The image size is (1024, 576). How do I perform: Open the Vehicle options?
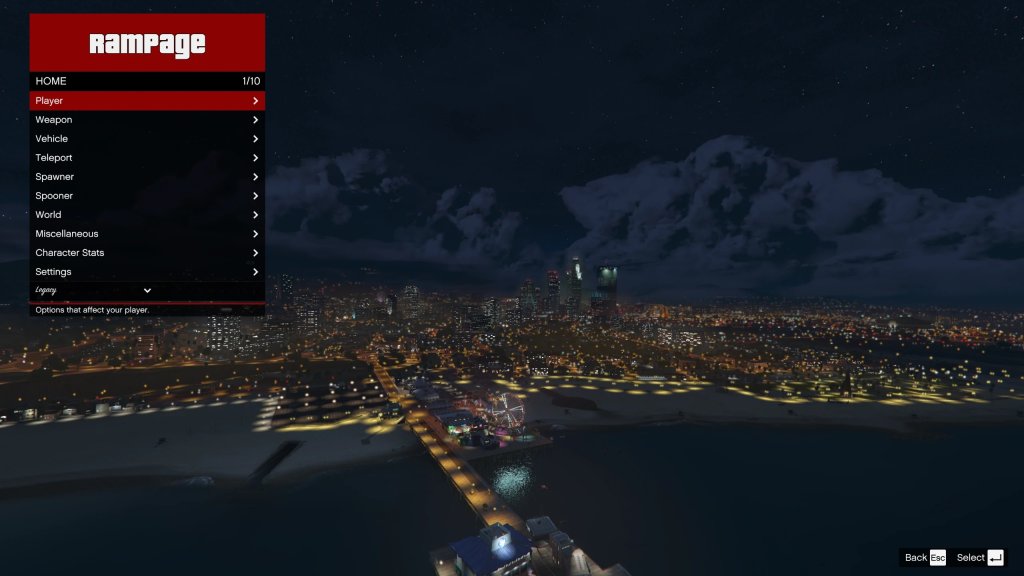tap(147, 139)
